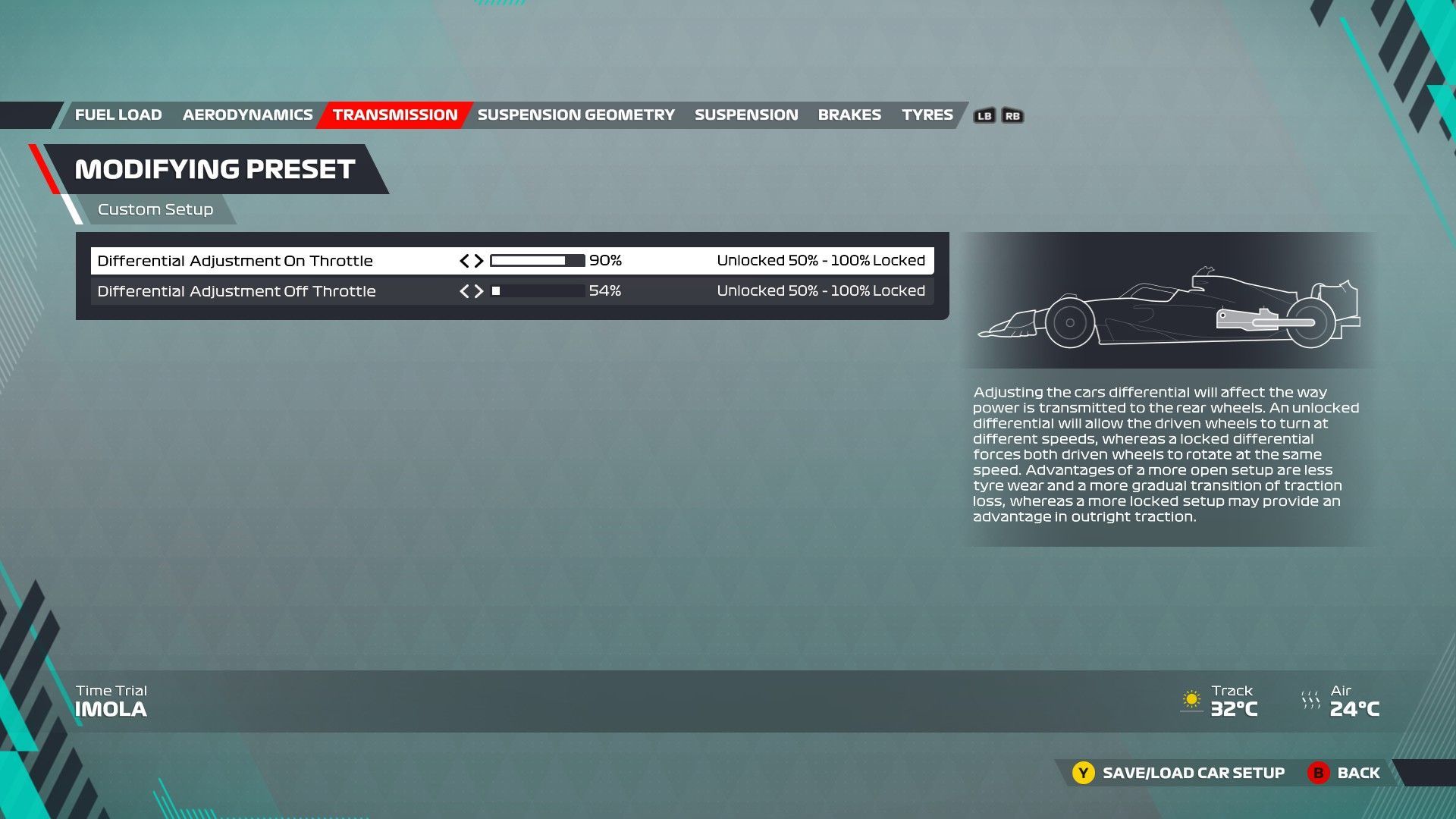
Task: Click the On Throttle differential slider bar
Action: (x=536, y=260)
